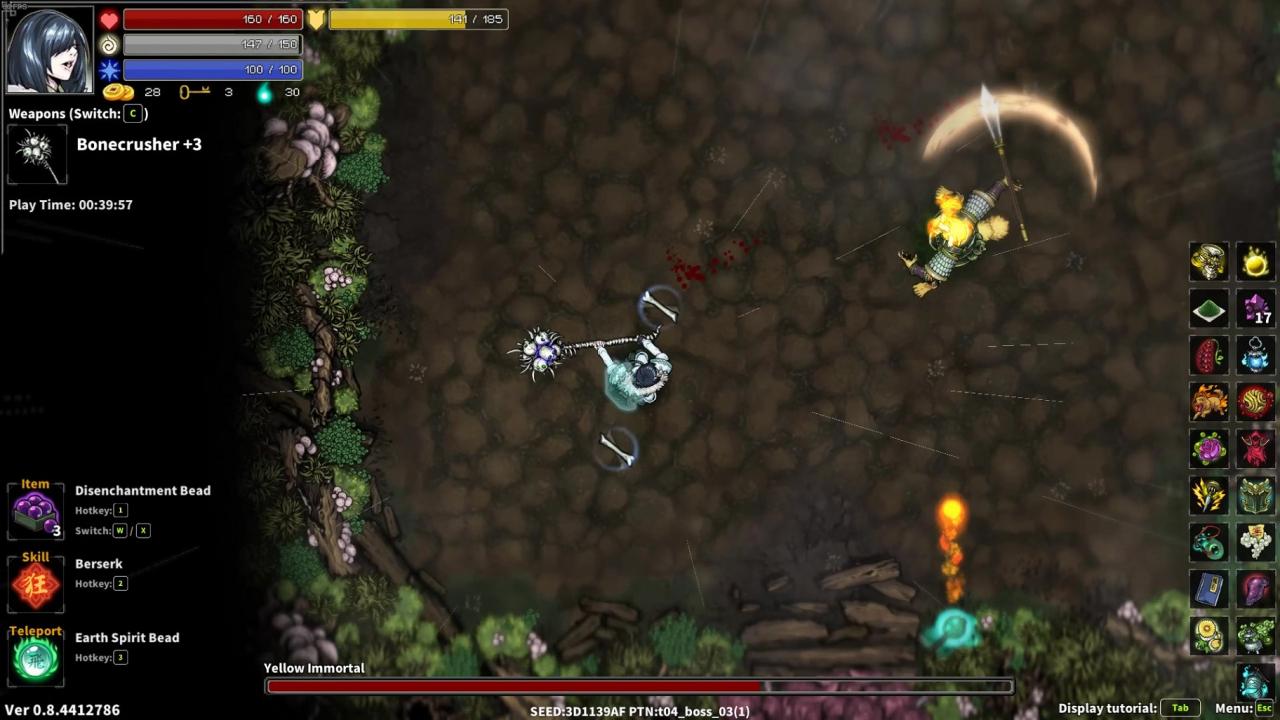The width and height of the screenshot is (1280, 720).
Task: Inspect the blue book relic
Action: (1209, 589)
